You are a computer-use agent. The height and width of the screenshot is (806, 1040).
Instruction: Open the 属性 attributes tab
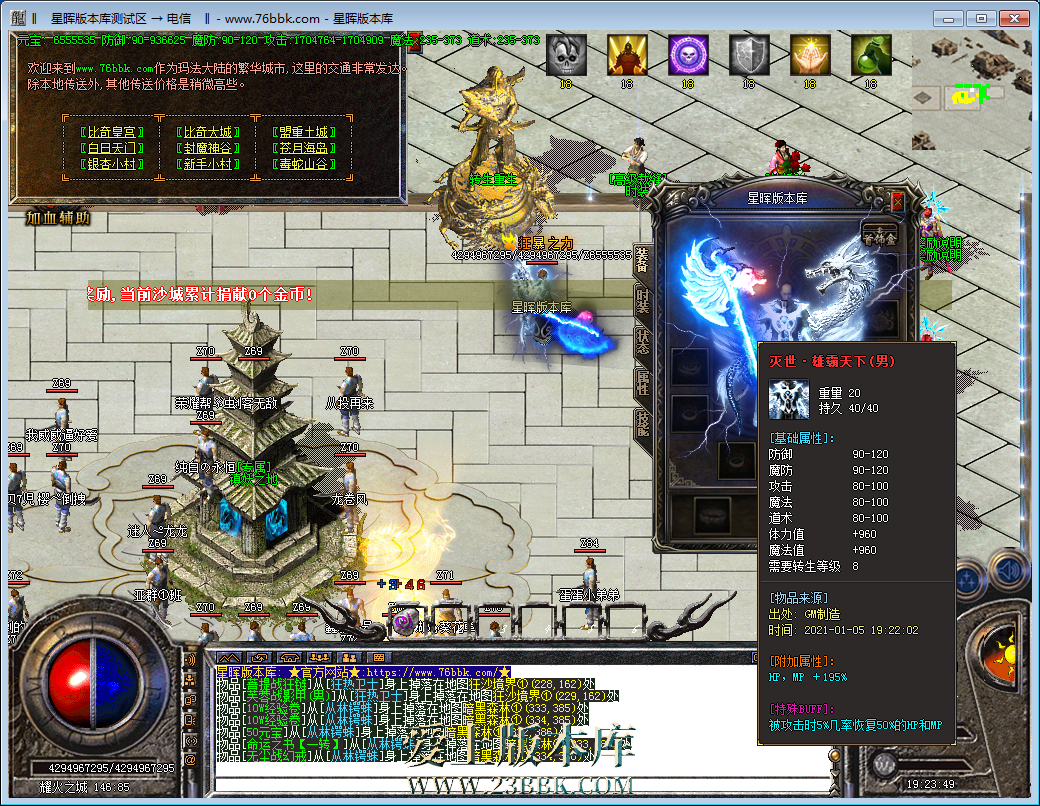pos(642,381)
